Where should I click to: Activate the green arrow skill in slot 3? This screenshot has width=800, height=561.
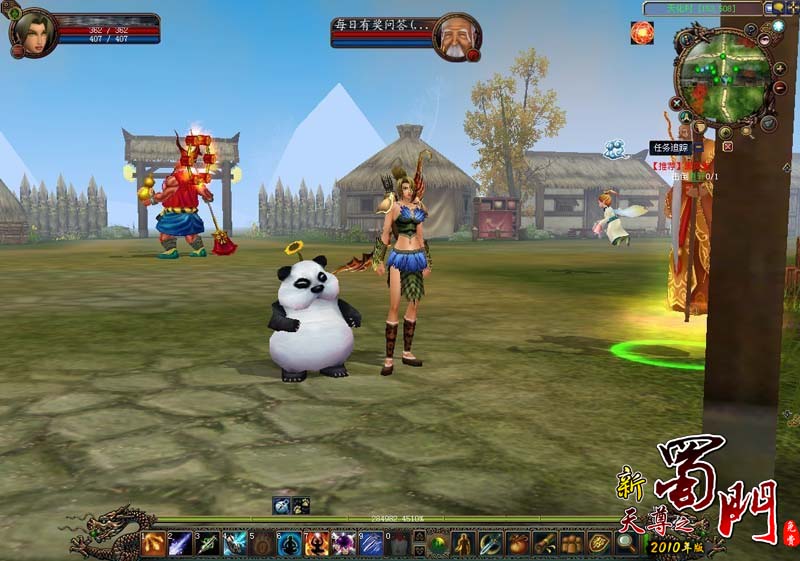(x=208, y=543)
